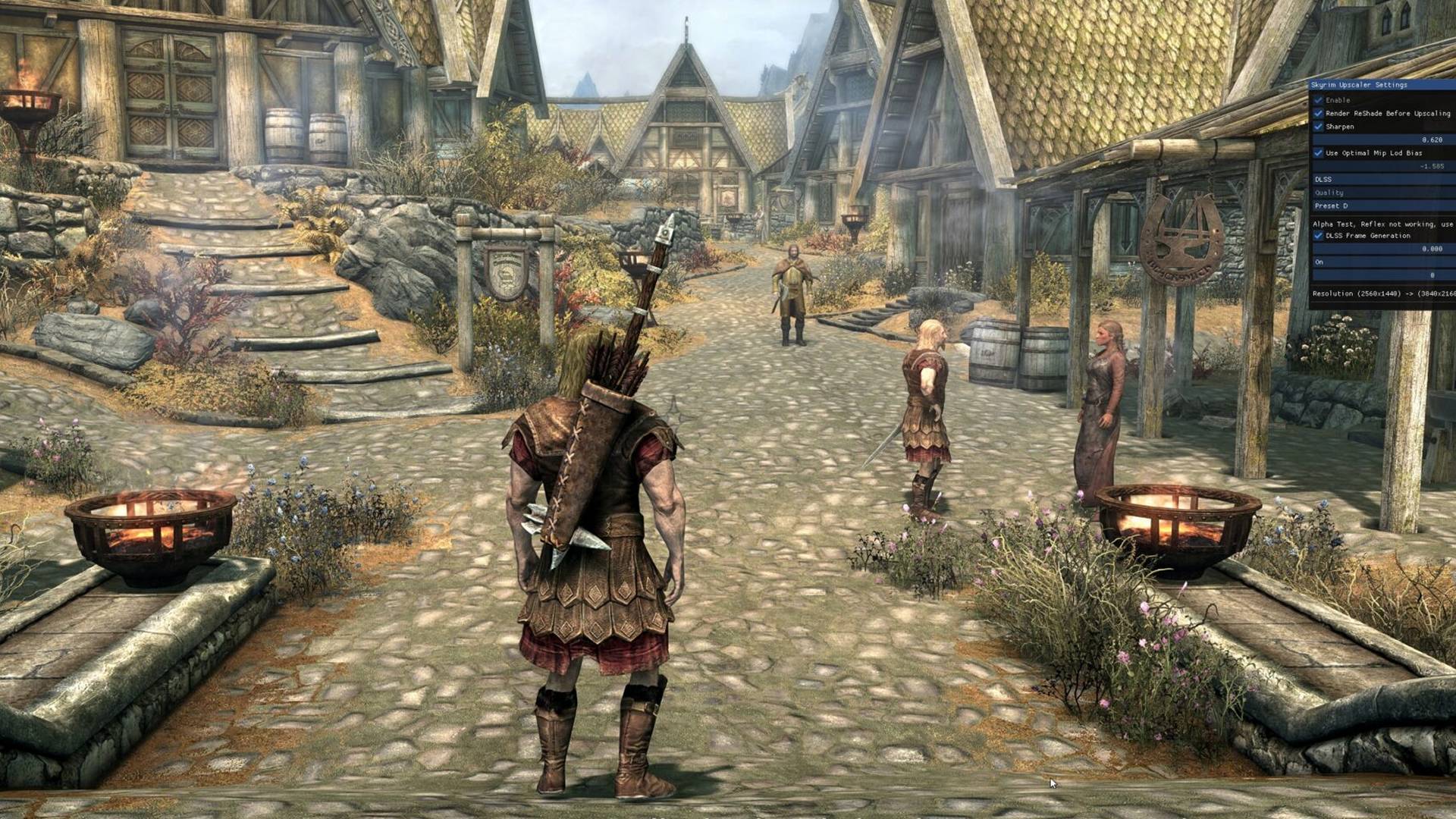
Task: Click the slider below DLSS Frame Generation
Action: [1380, 248]
